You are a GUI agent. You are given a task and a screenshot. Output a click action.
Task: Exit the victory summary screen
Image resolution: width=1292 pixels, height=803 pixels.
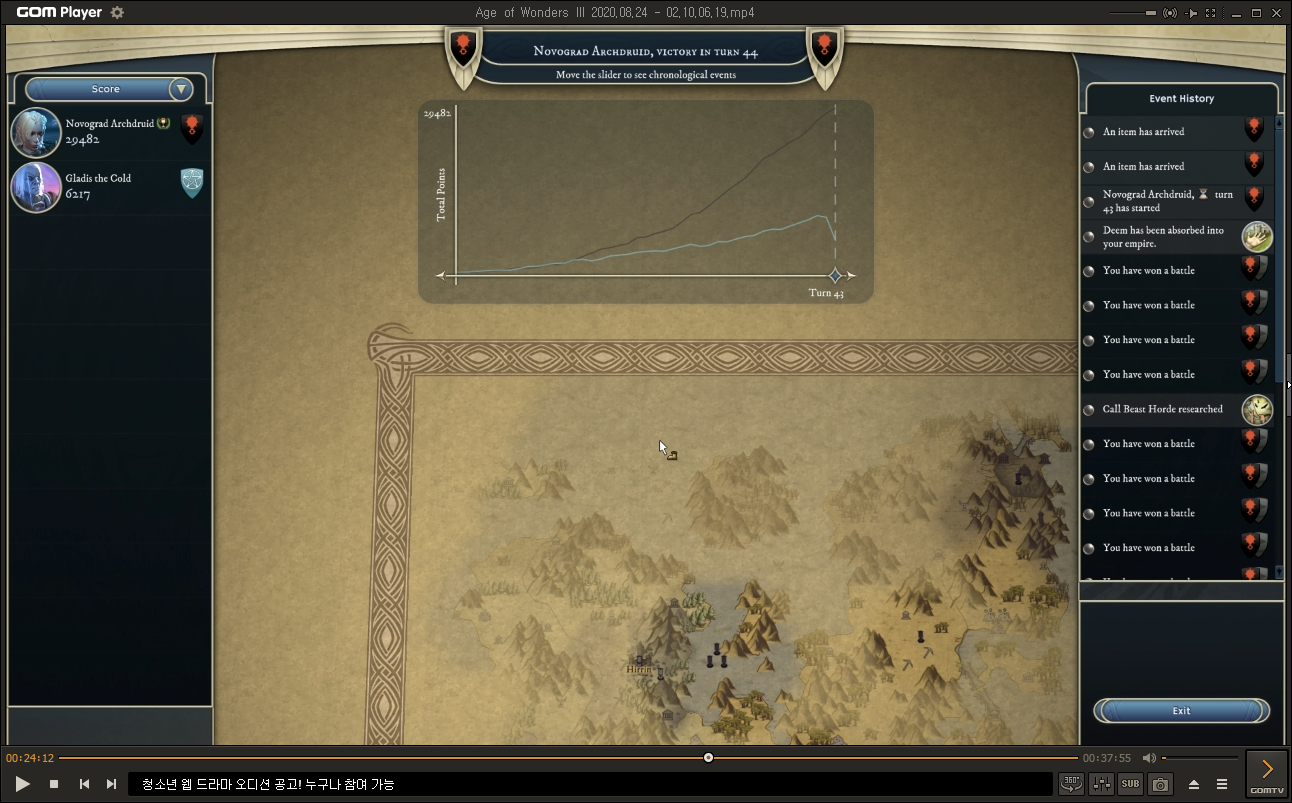pyautogui.click(x=1181, y=711)
